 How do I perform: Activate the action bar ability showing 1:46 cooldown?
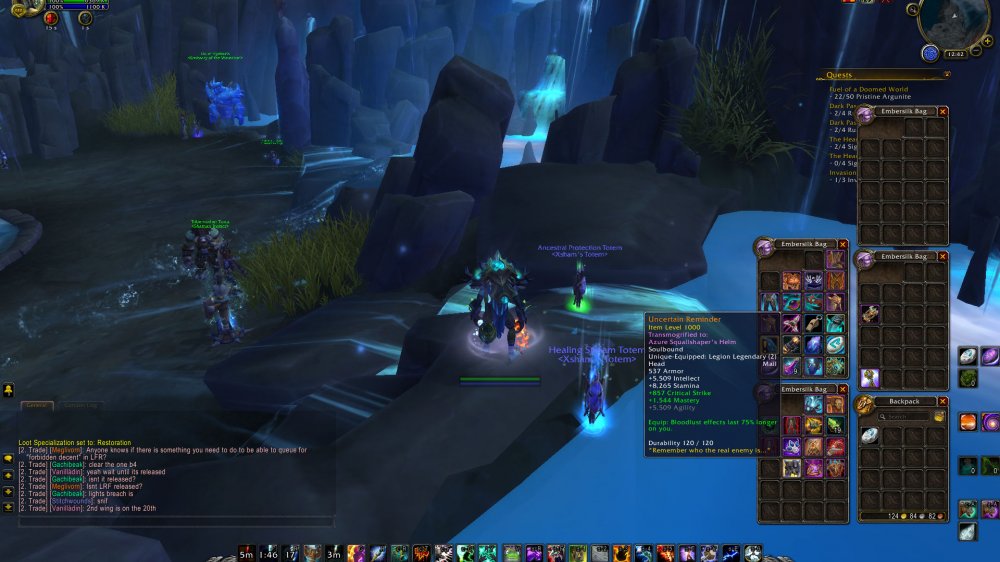coord(268,552)
